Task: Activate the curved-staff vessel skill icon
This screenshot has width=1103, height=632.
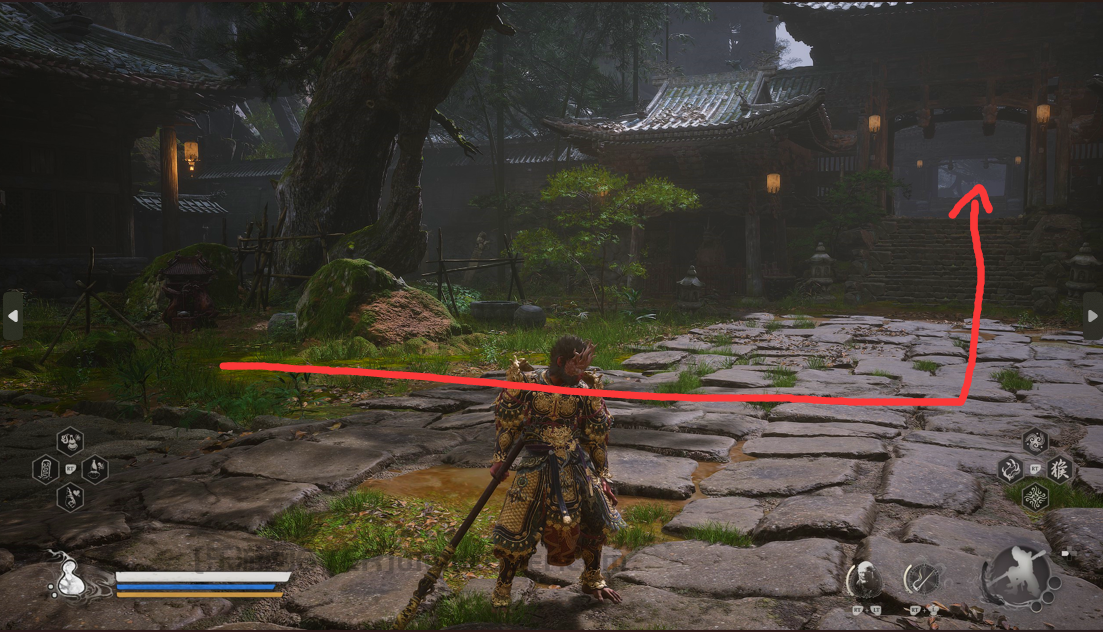Action: coord(921,579)
